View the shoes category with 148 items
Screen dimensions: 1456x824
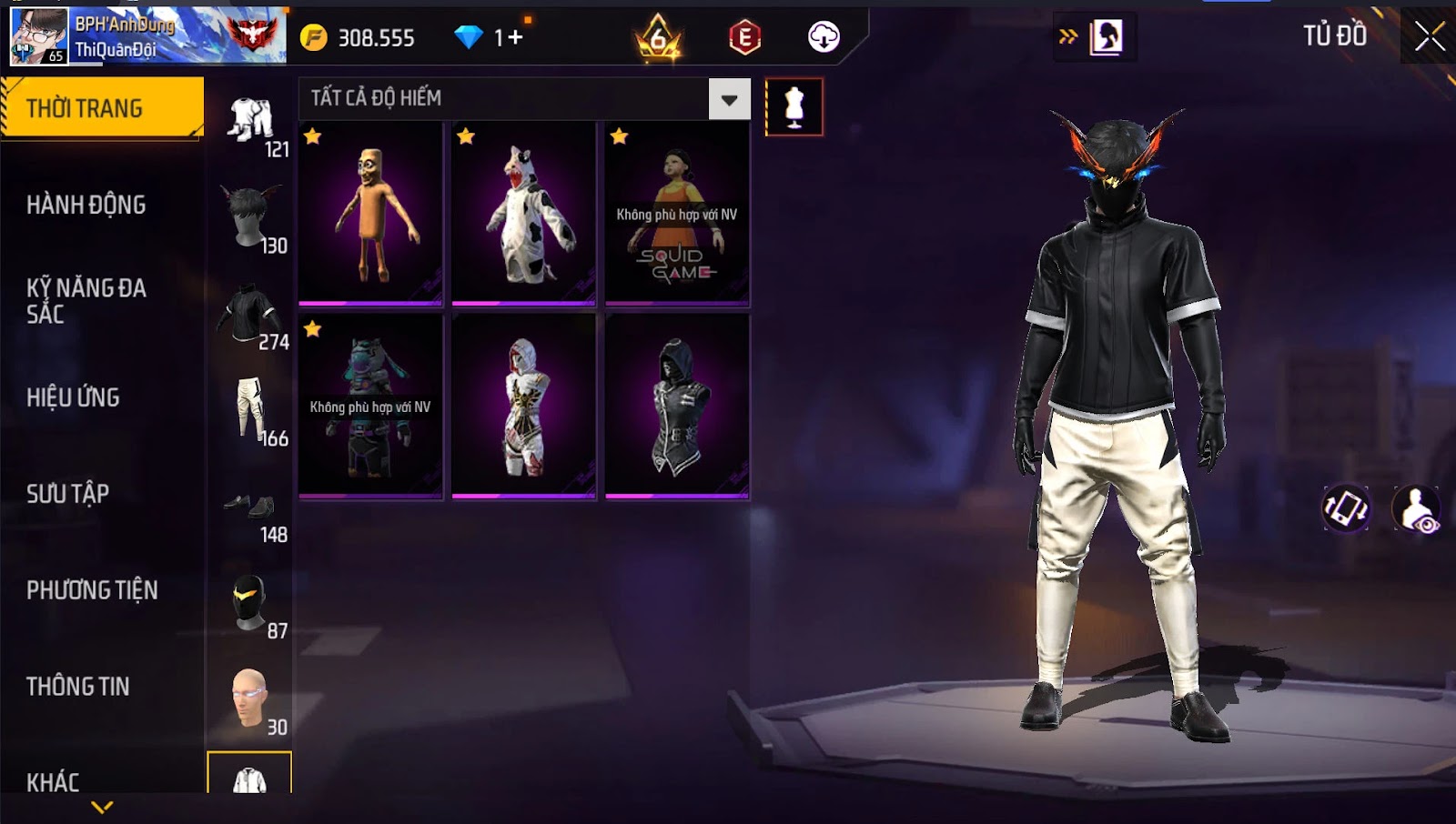tap(251, 509)
